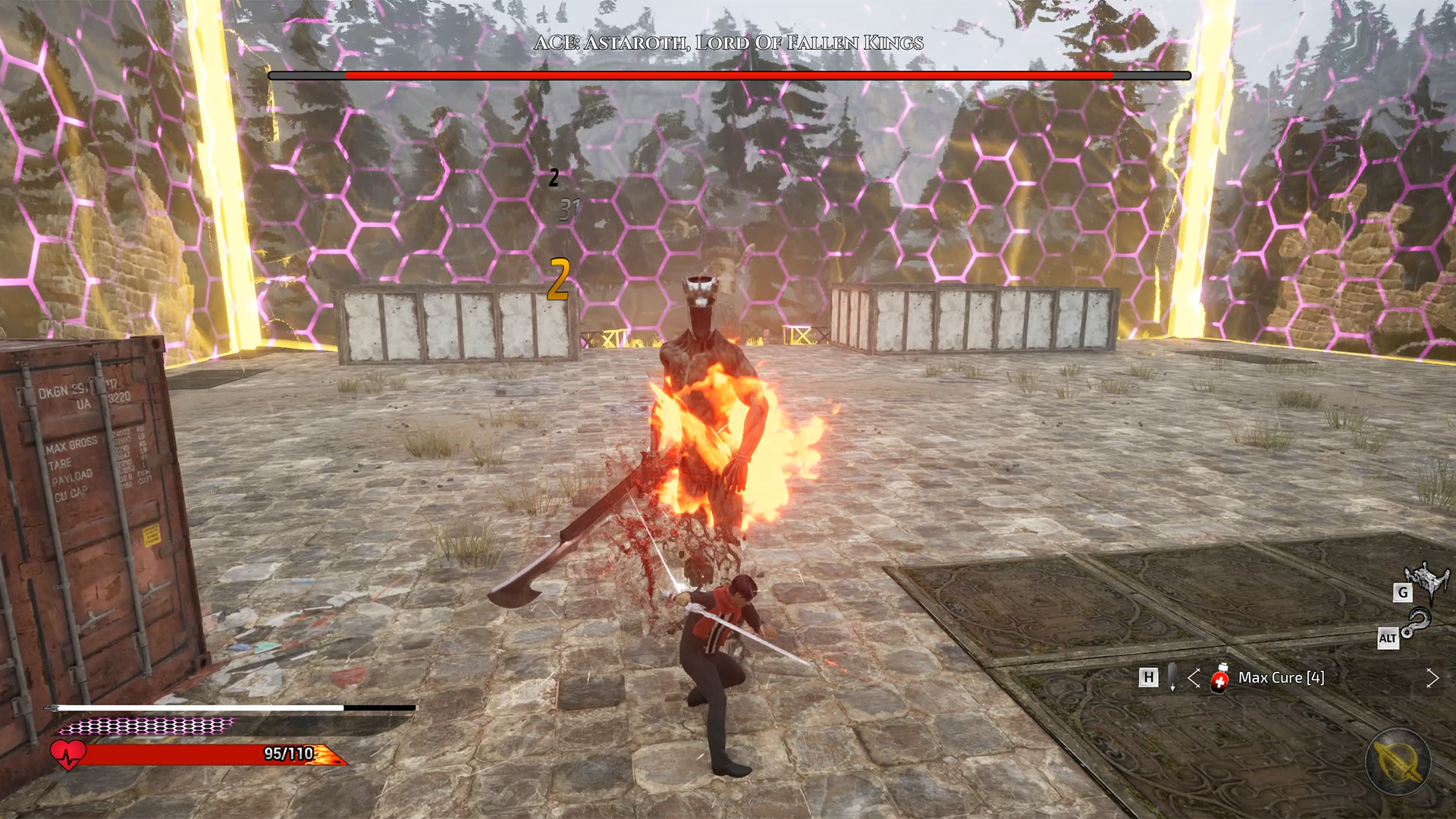Click the H keybind square
Screen dimensions: 1456x819
[1147, 677]
